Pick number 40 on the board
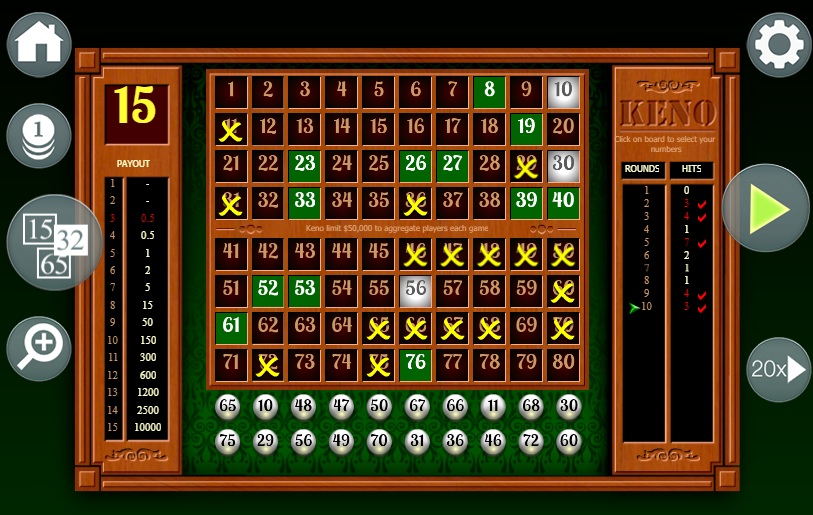Image resolution: width=813 pixels, height=515 pixels. click(563, 202)
